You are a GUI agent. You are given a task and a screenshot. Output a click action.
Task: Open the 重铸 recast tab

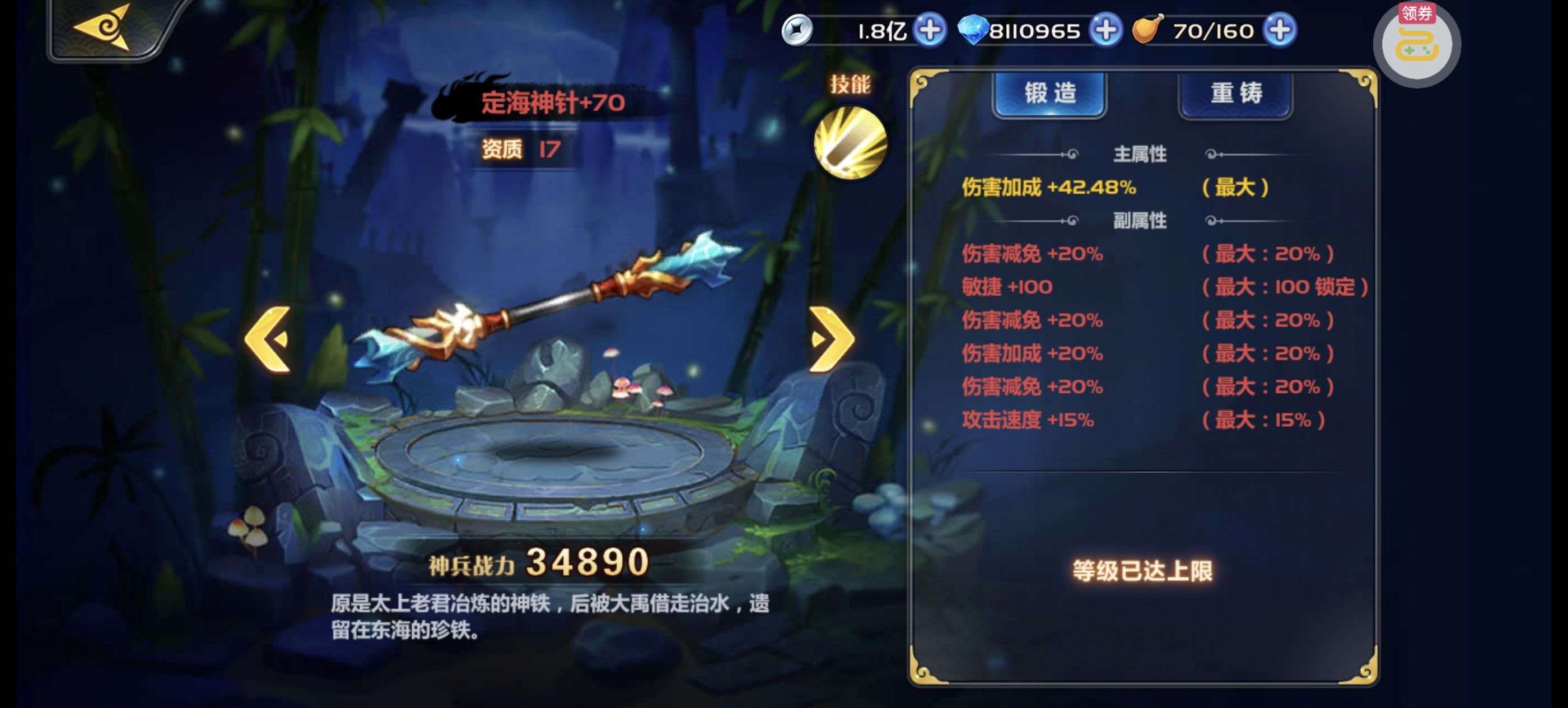[1236, 94]
